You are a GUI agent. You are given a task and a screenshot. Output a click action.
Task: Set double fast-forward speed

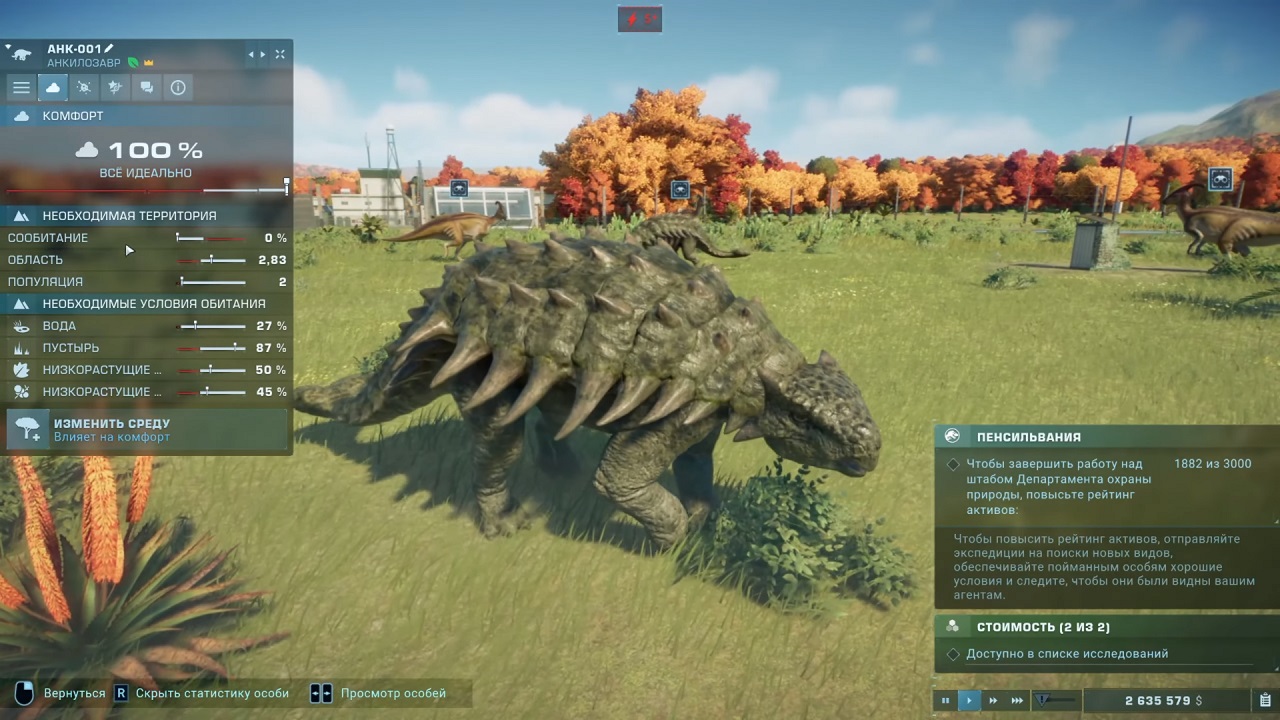[x=993, y=700]
